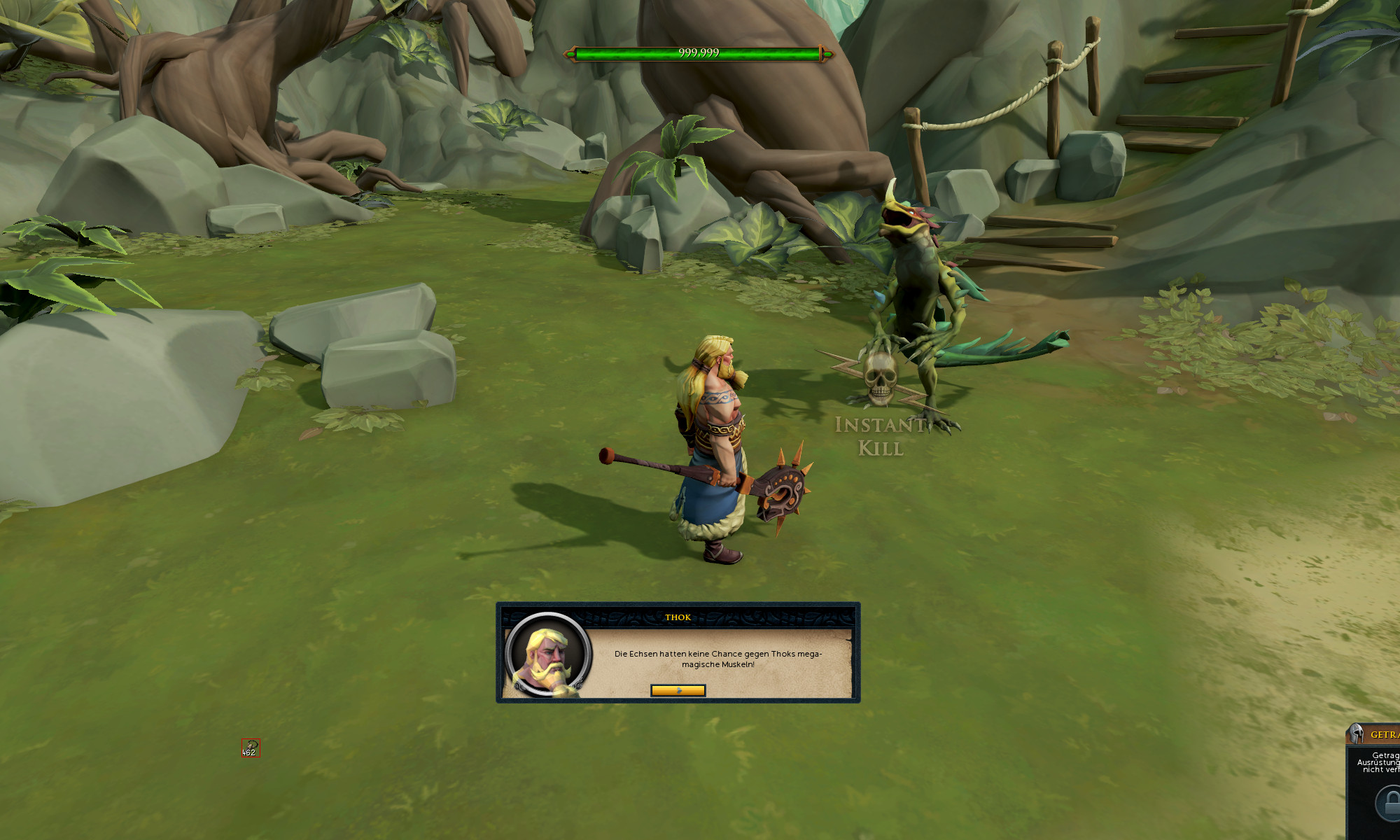1400x840 pixels.
Task: Click the padlock icon in the equipment panel
Action: coord(1390,802)
